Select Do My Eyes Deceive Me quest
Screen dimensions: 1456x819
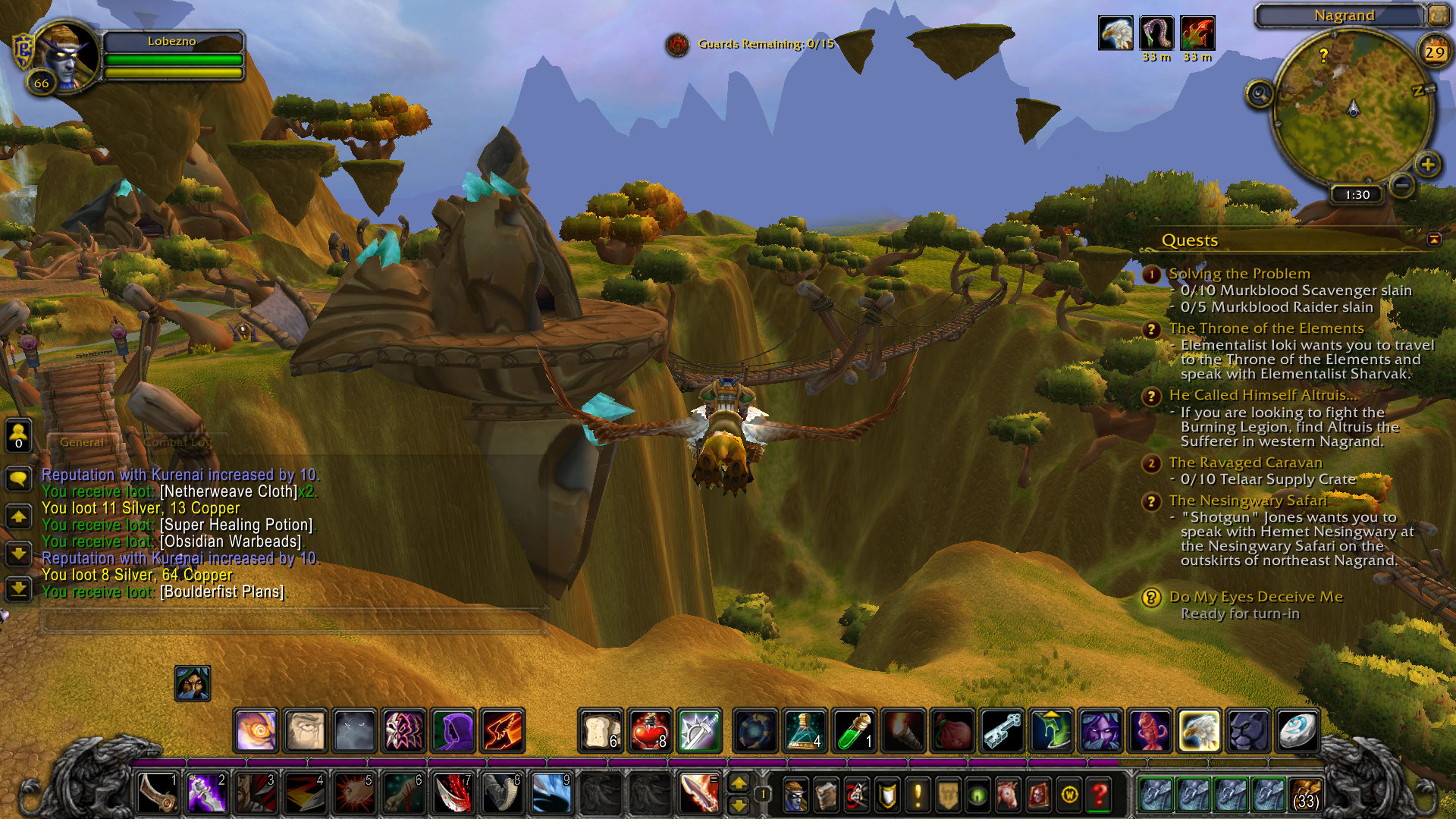1255,597
